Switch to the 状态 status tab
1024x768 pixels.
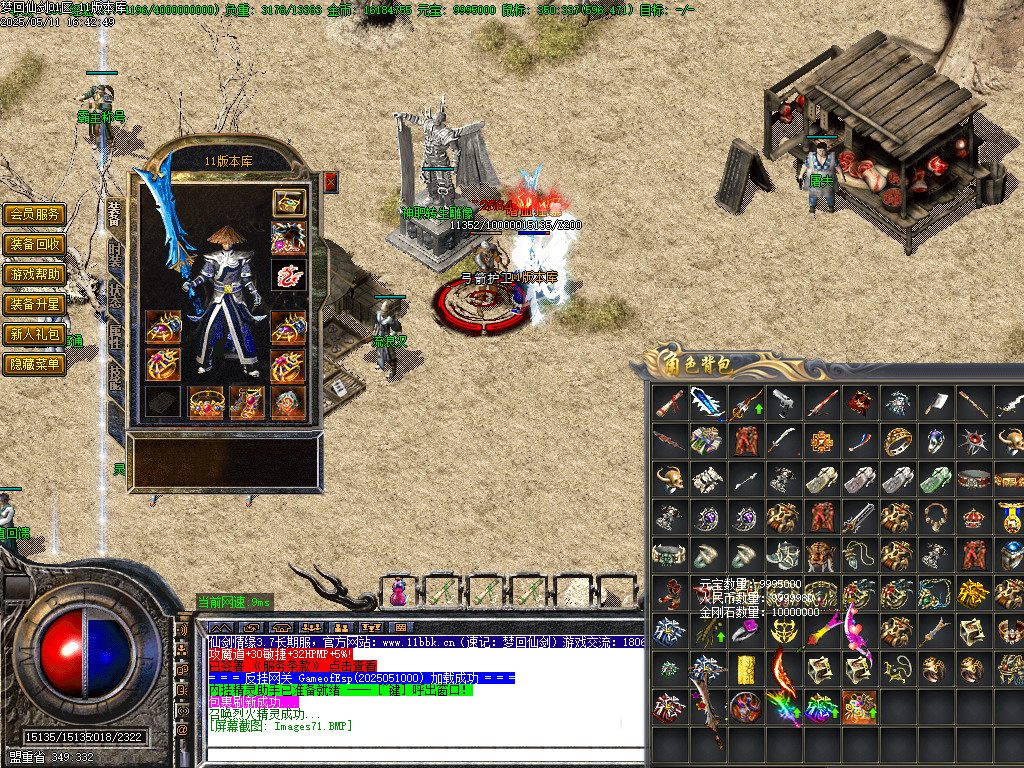pyautogui.click(x=114, y=296)
